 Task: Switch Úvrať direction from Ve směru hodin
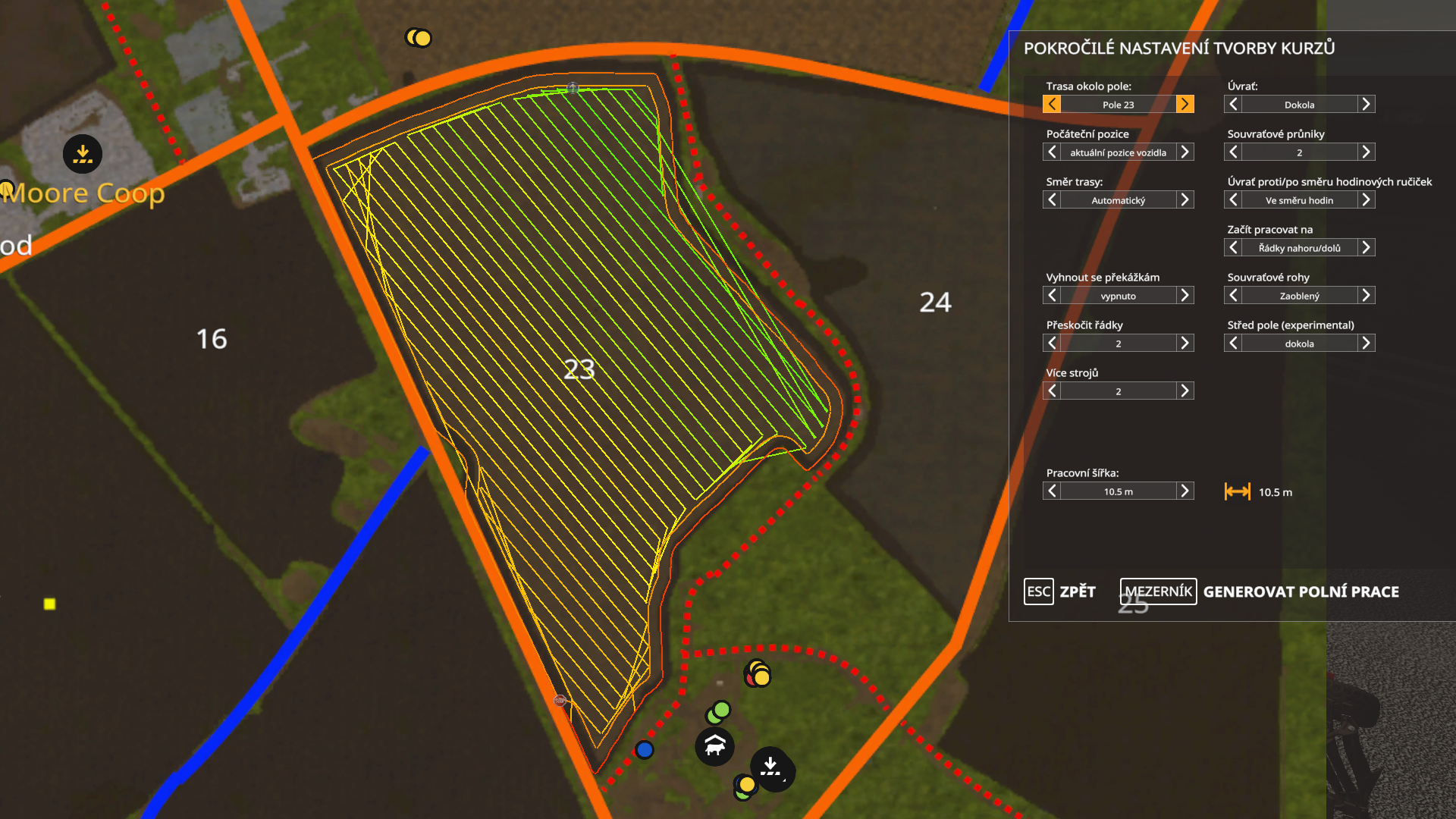pos(1365,199)
